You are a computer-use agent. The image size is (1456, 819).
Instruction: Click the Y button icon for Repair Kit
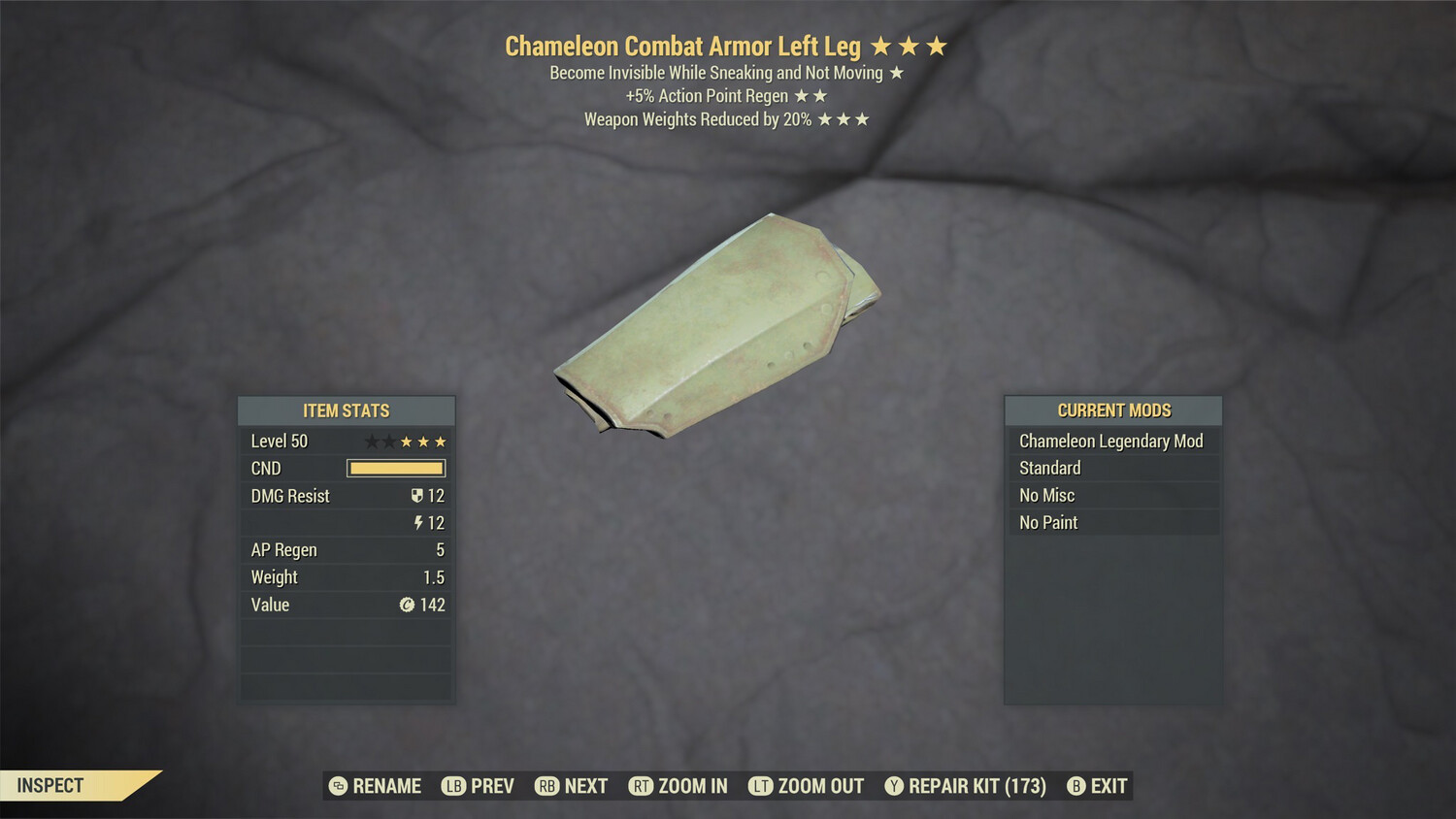coord(894,786)
